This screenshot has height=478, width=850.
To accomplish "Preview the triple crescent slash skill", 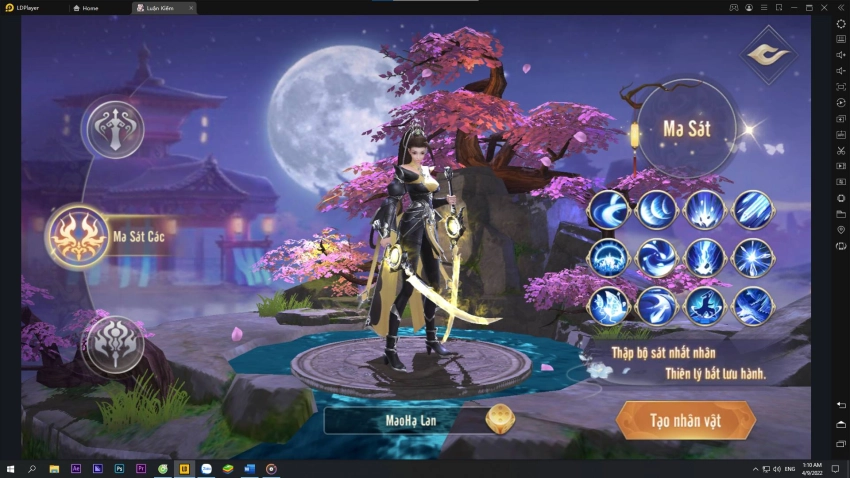I will tap(656, 210).
